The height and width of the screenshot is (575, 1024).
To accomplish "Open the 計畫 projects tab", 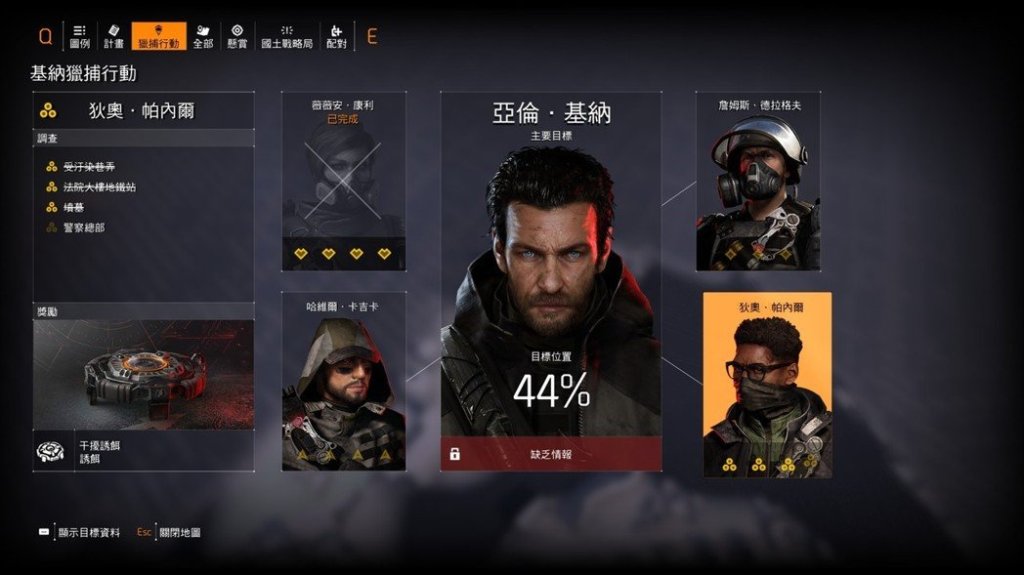I will click(114, 37).
